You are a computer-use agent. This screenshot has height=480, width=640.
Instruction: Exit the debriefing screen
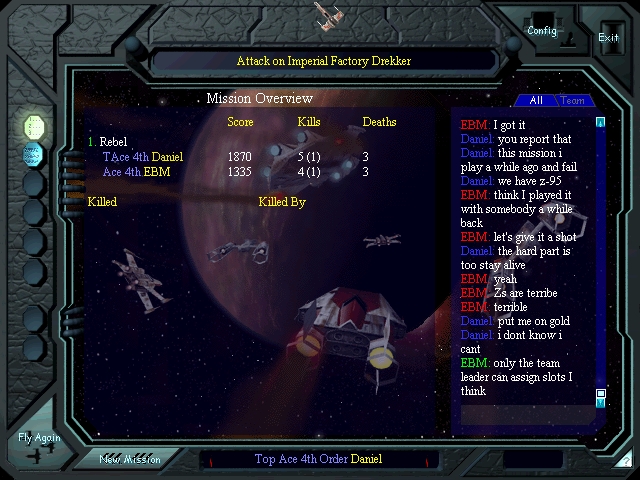pos(608,37)
